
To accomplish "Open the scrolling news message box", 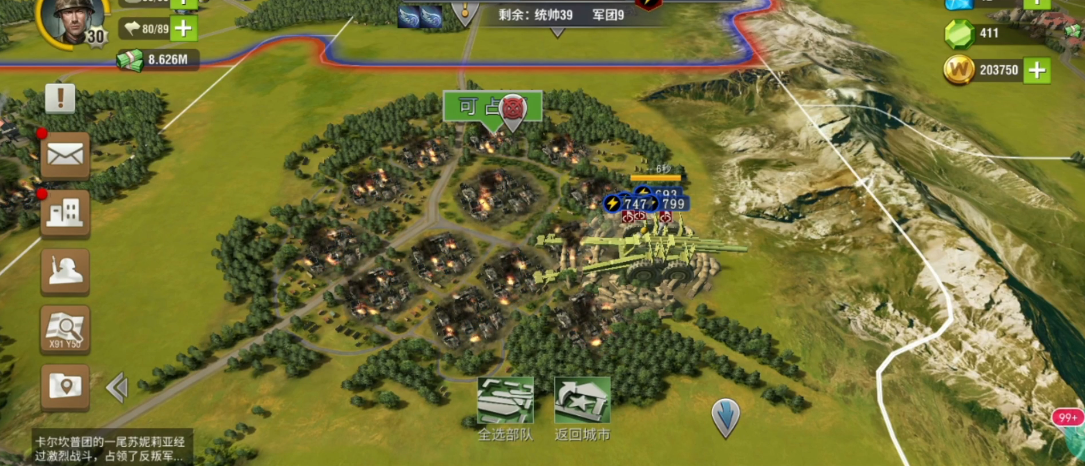I will pos(110,447).
